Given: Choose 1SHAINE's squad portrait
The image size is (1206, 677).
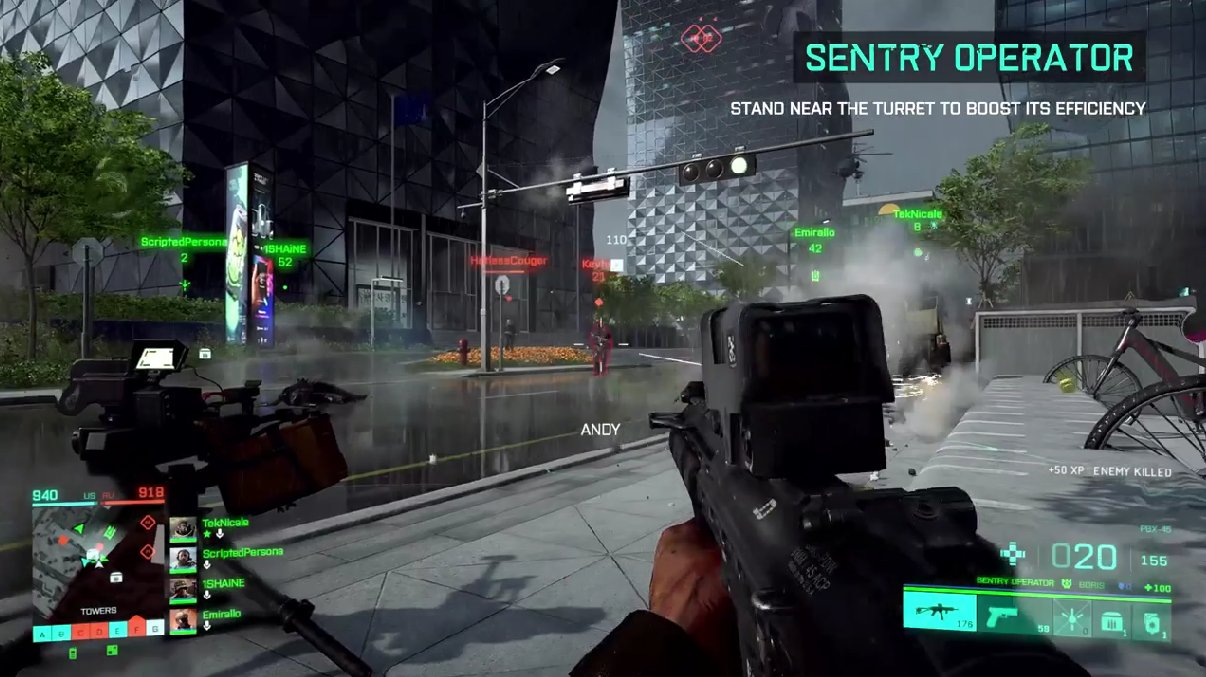Looking at the screenshot, I should [183, 590].
